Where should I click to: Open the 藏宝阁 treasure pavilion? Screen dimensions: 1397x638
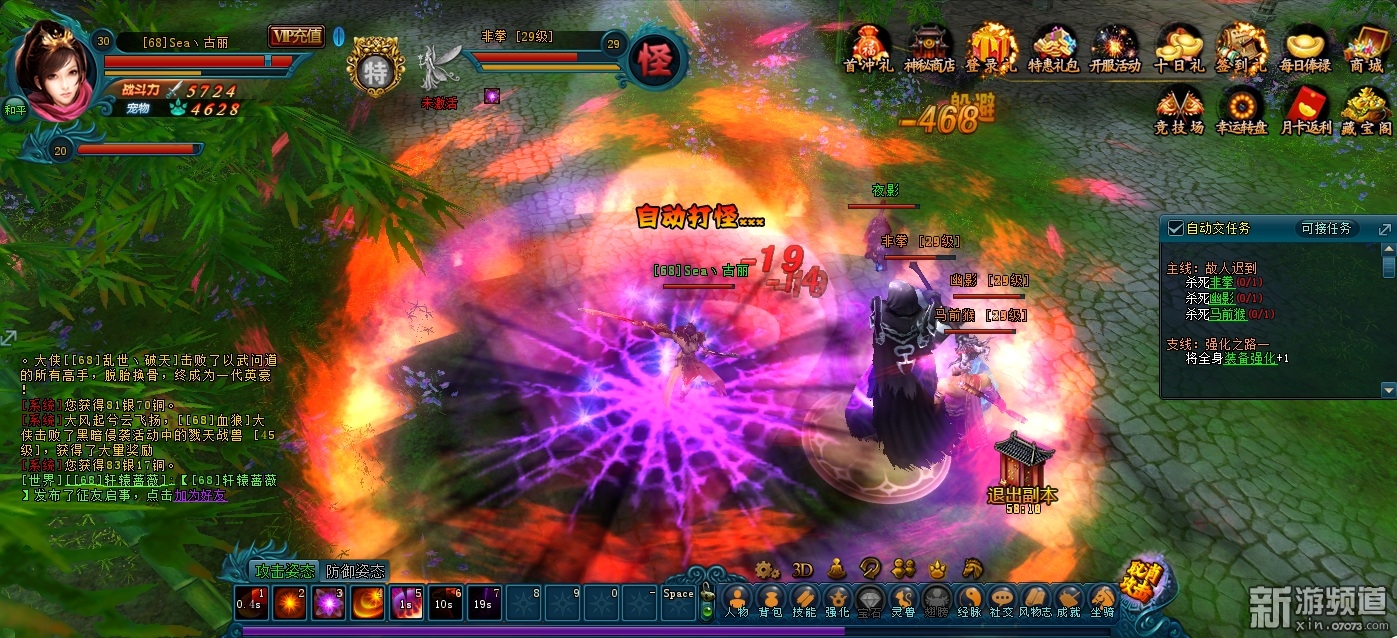click(x=1366, y=109)
